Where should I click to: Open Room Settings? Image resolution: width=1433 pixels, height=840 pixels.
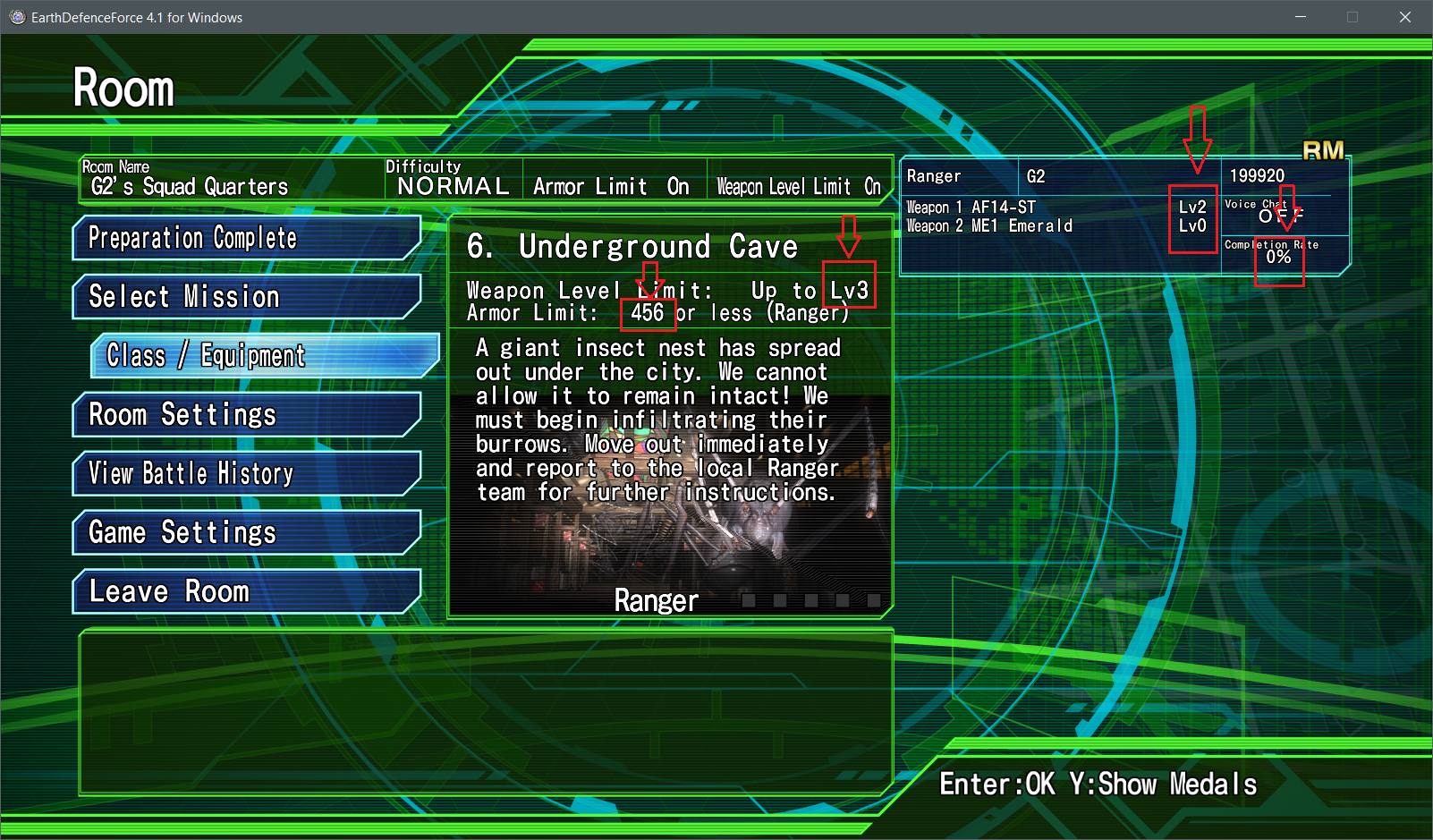(x=182, y=414)
